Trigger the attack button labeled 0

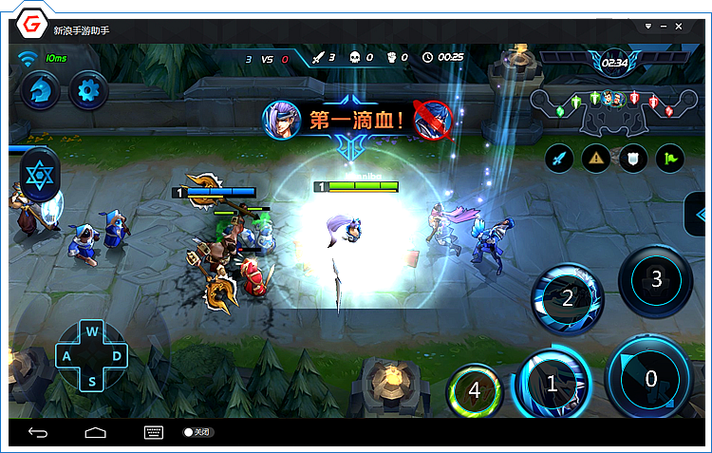pyautogui.click(x=651, y=379)
